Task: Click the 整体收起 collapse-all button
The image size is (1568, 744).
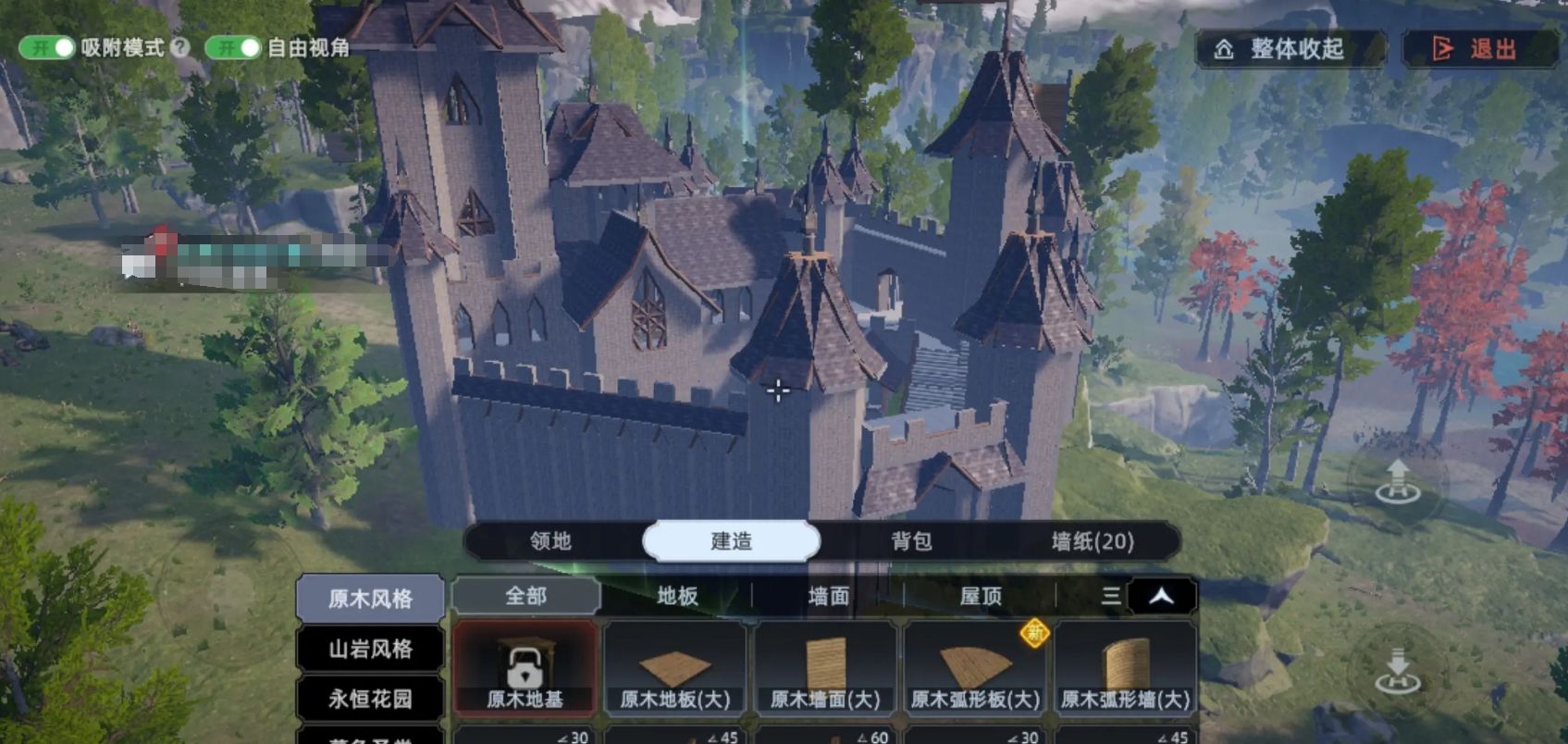Action: (1290, 49)
